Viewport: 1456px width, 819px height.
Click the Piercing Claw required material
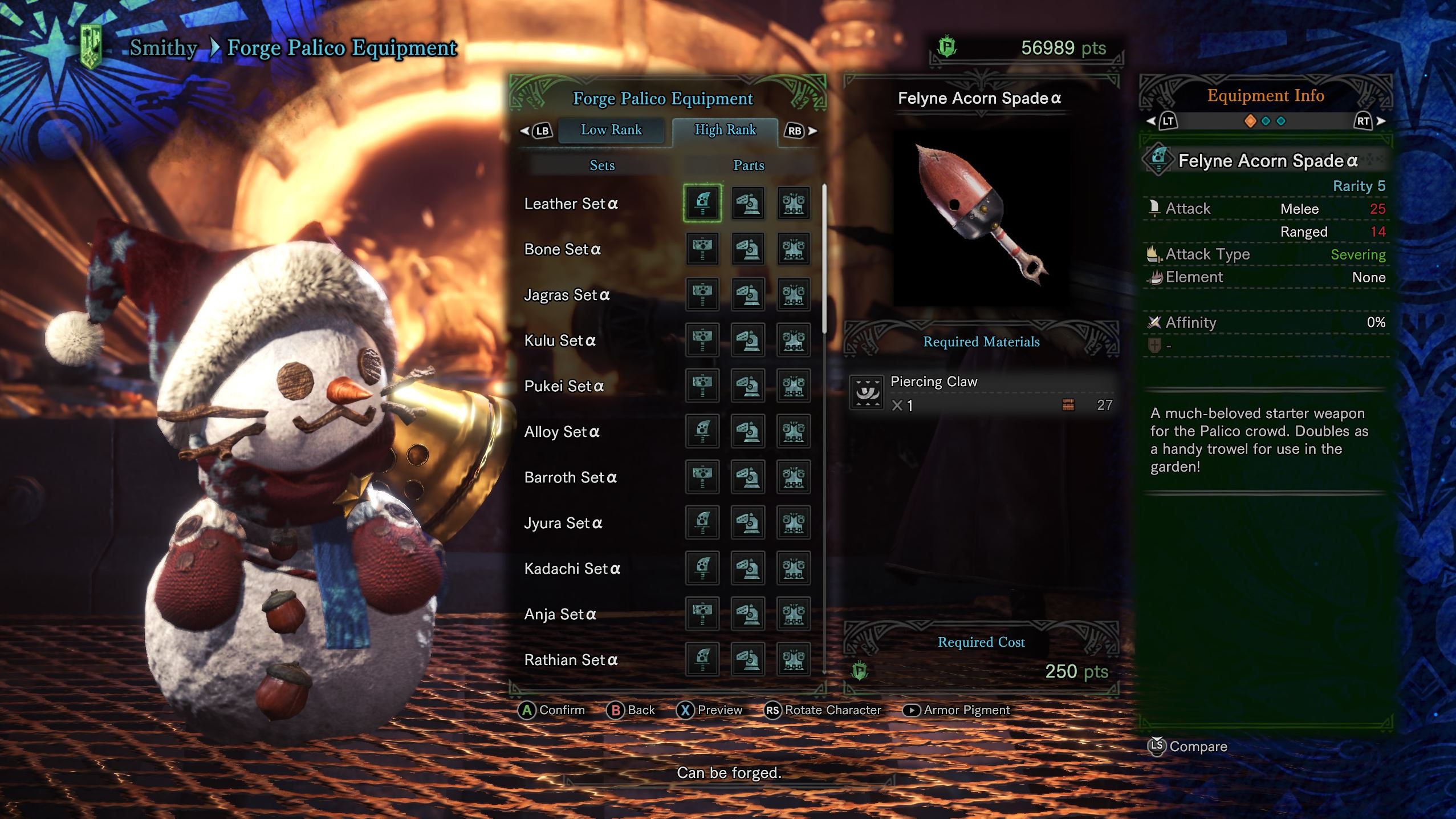pos(981,393)
